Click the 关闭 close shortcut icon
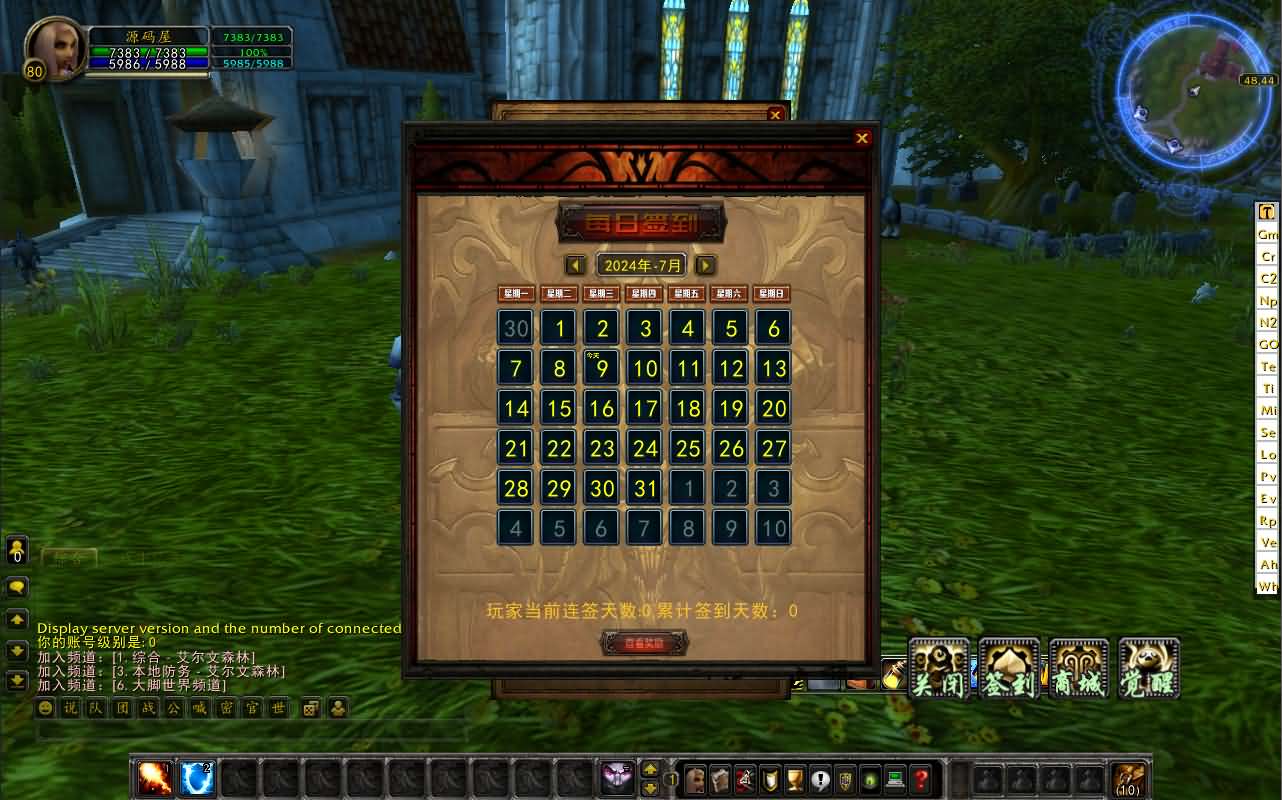This screenshot has width=1282, height=800. point(939,668)
